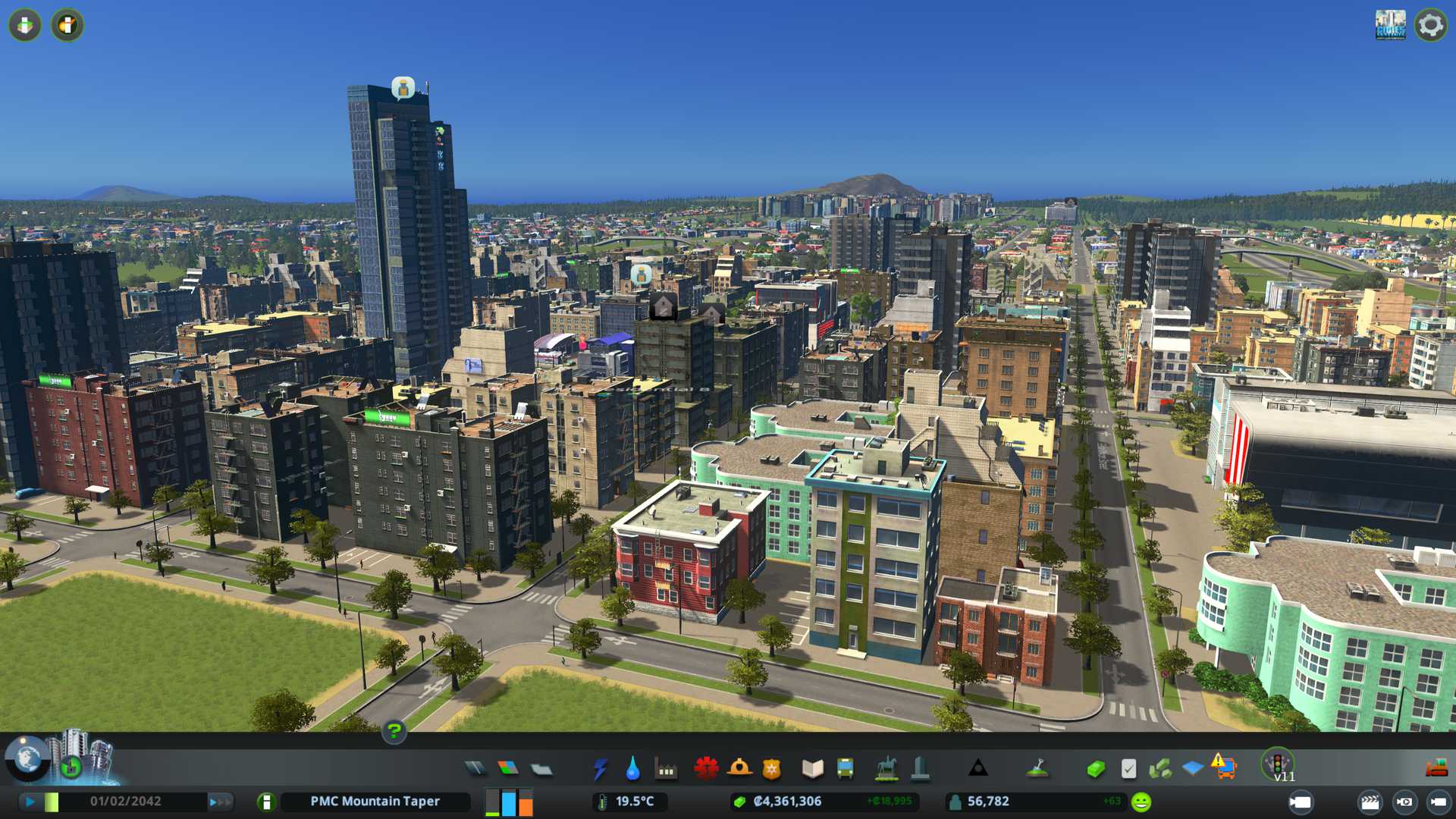Change the simulation speed with fast-forward arrows

coord(220,802)
